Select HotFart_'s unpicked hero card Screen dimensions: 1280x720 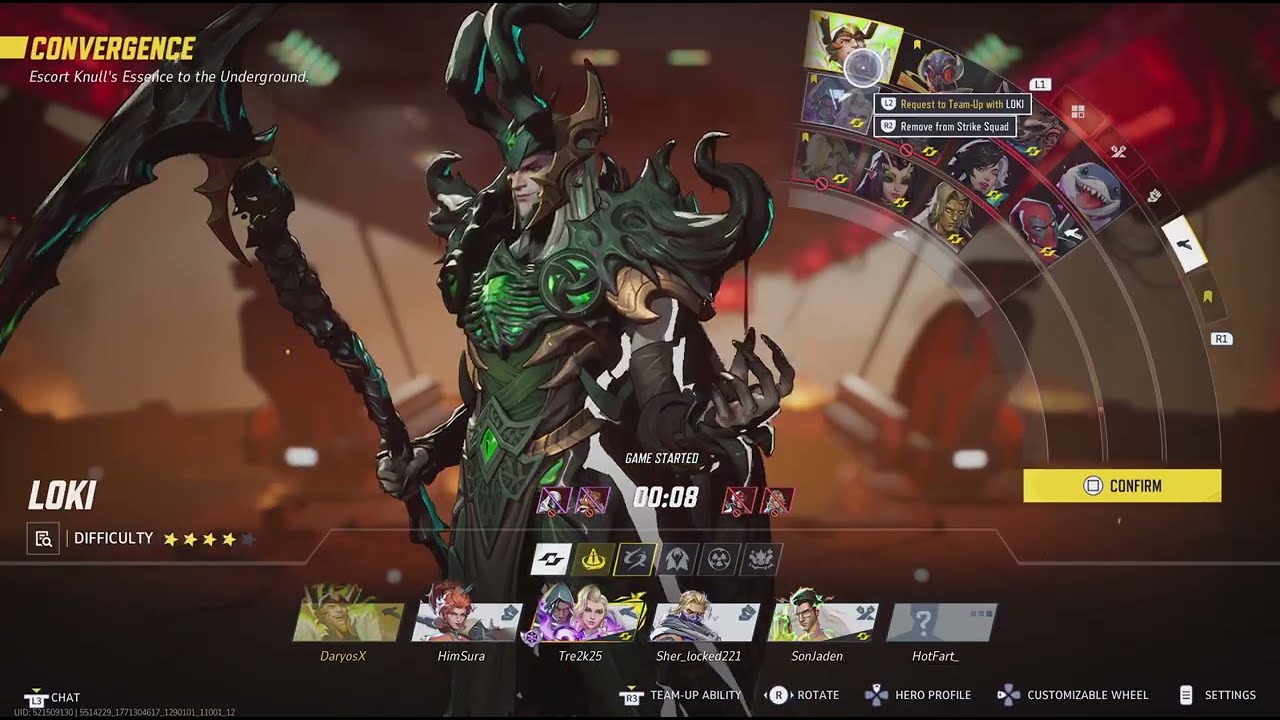[940, 622]
